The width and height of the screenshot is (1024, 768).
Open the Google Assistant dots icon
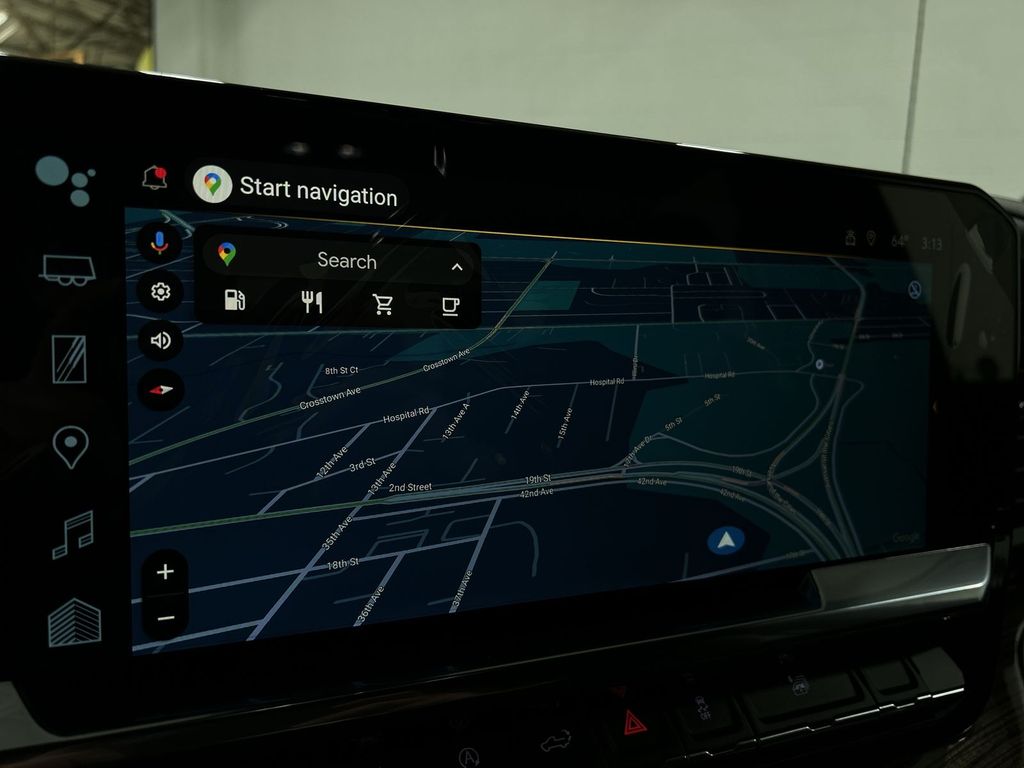coord(64,179)
